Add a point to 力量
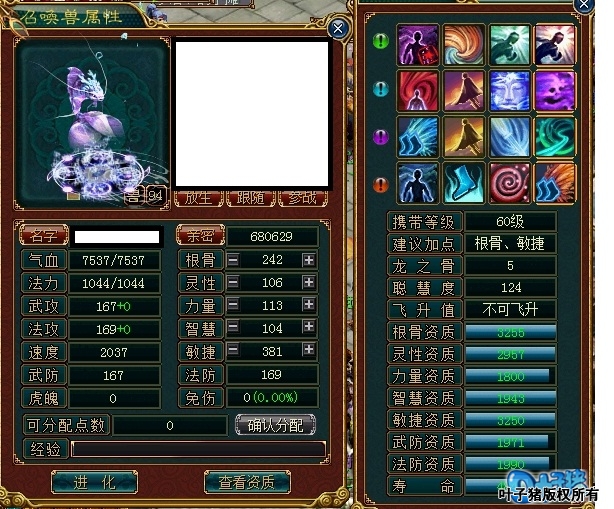The width and height of the screenshot is (614, 509). 309,306
